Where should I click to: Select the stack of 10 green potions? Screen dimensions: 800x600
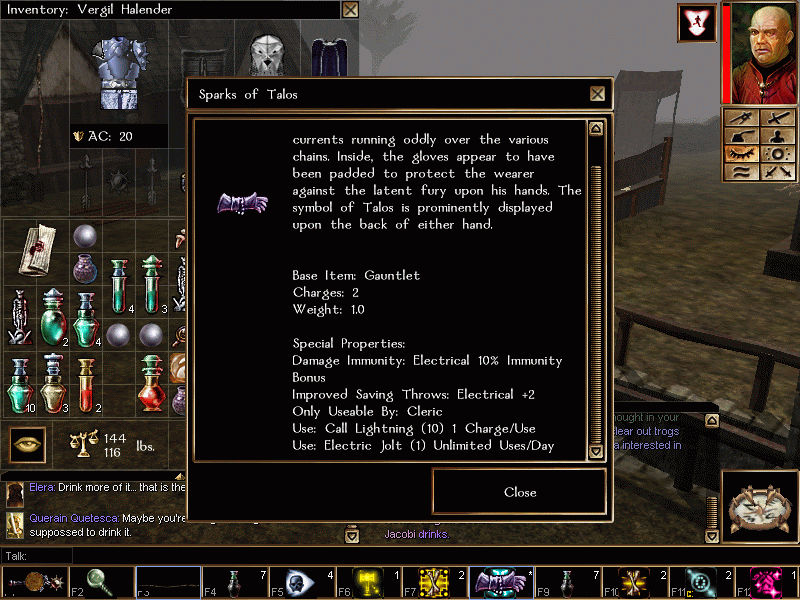[x=21, y=382]
